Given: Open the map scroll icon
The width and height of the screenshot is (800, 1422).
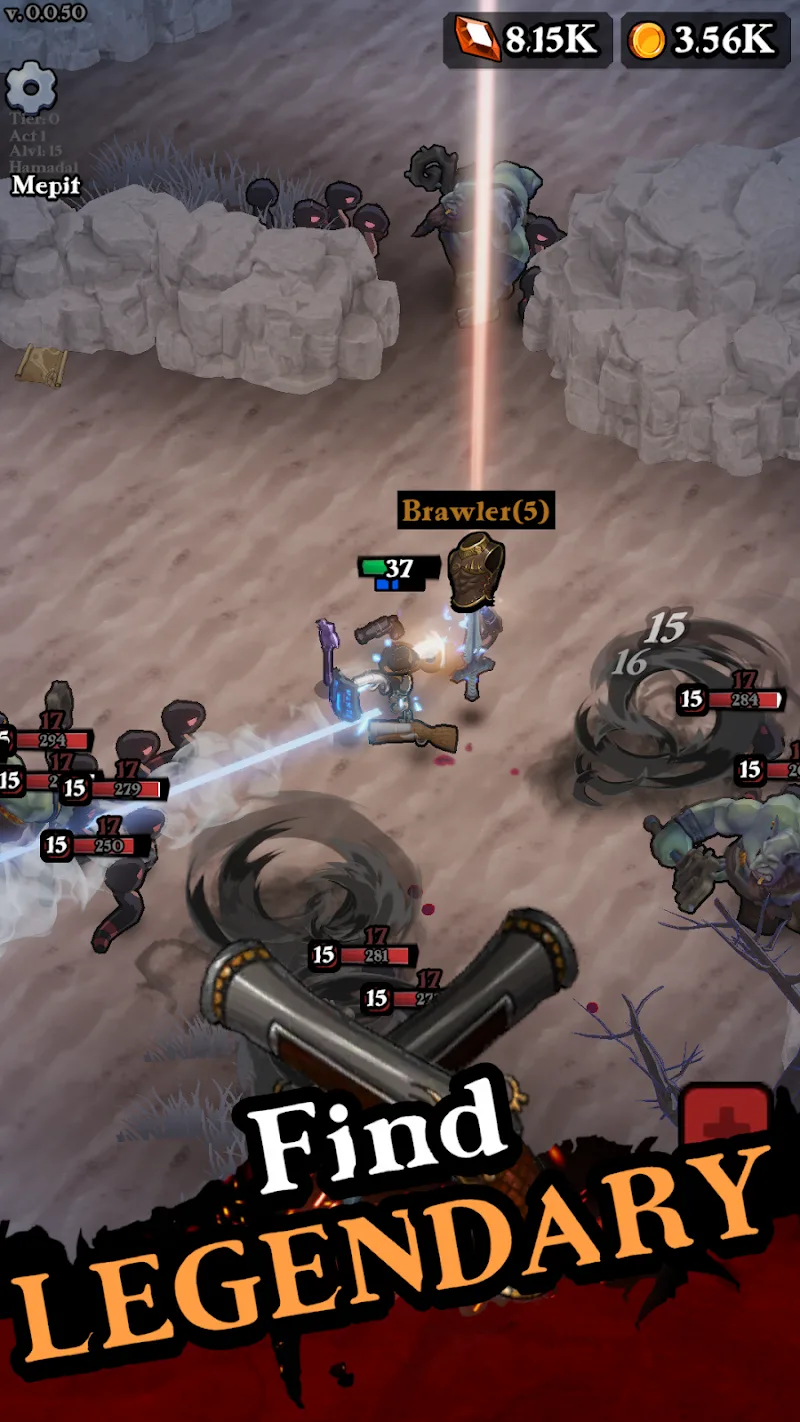Looking at the screenshot, I should [x=40, y=365].
